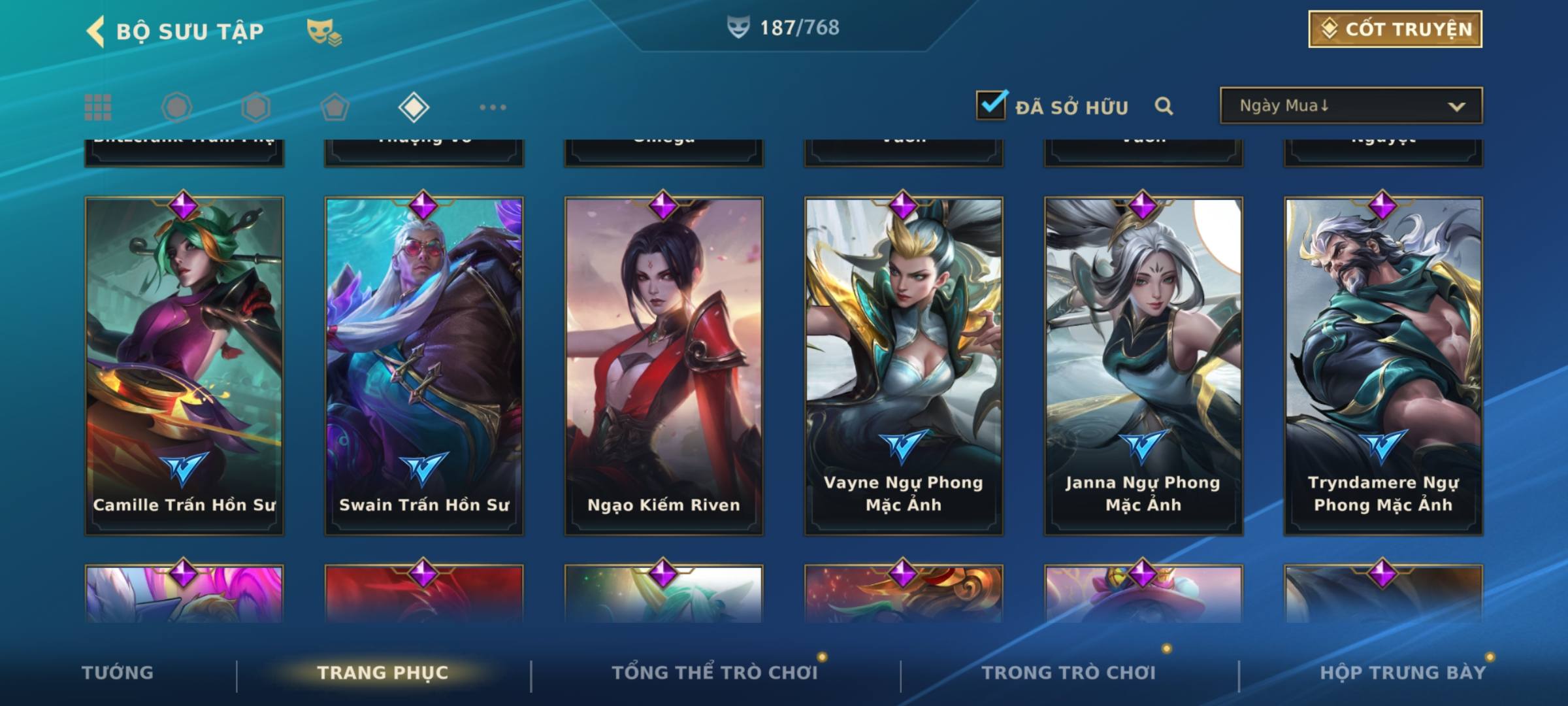Open the Cốt Truyện story button

pyautogui.click(x=1394, y=29)
